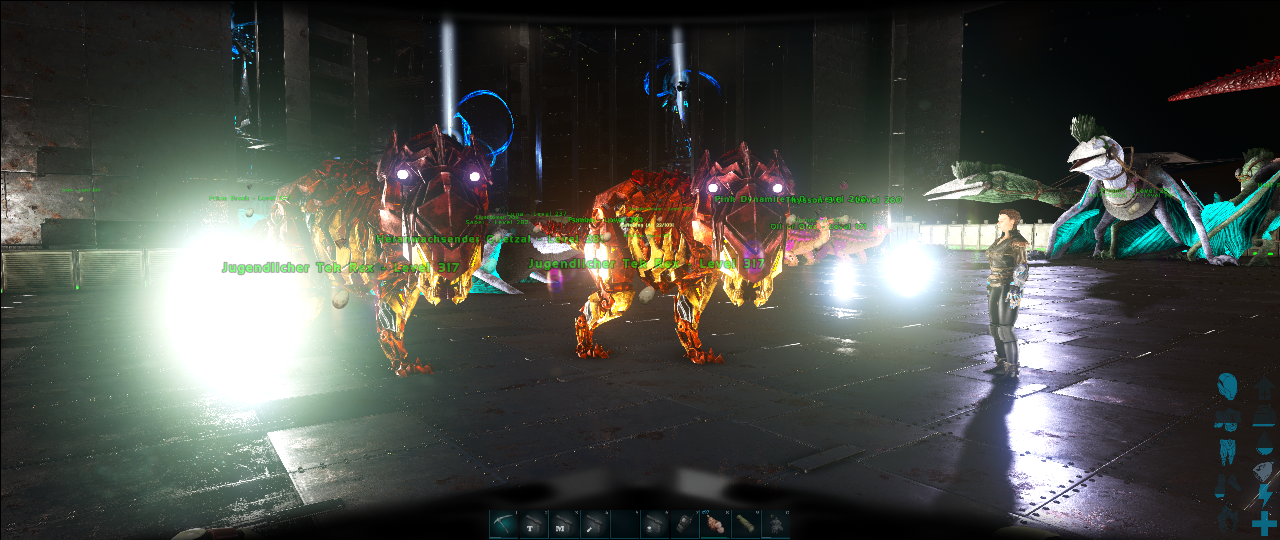
Task: Use the cooked meat in the hotbar
Action: tap(715, 524)
